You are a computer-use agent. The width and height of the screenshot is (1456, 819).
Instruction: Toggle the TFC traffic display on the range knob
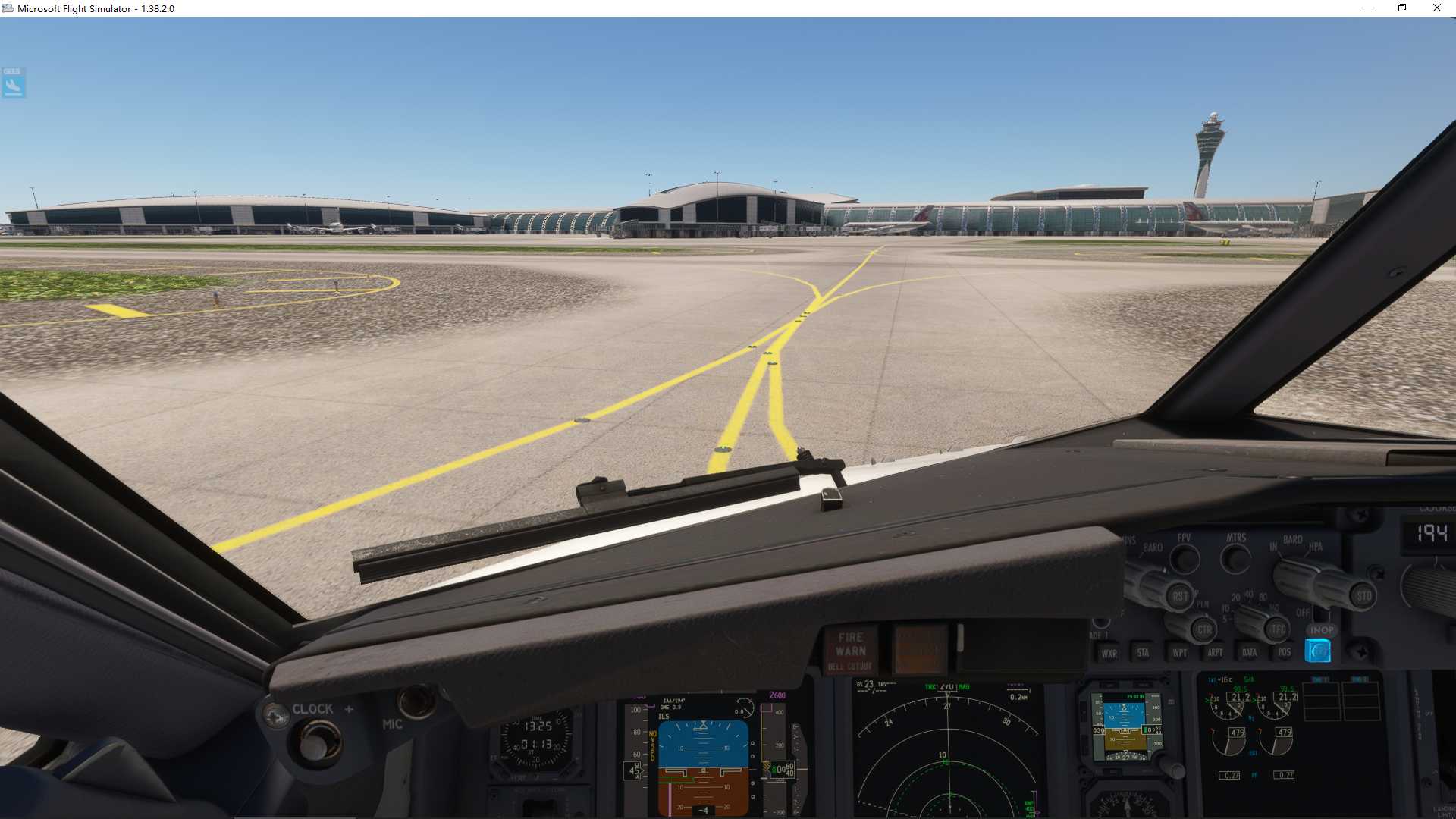(x=1275, y=629)
